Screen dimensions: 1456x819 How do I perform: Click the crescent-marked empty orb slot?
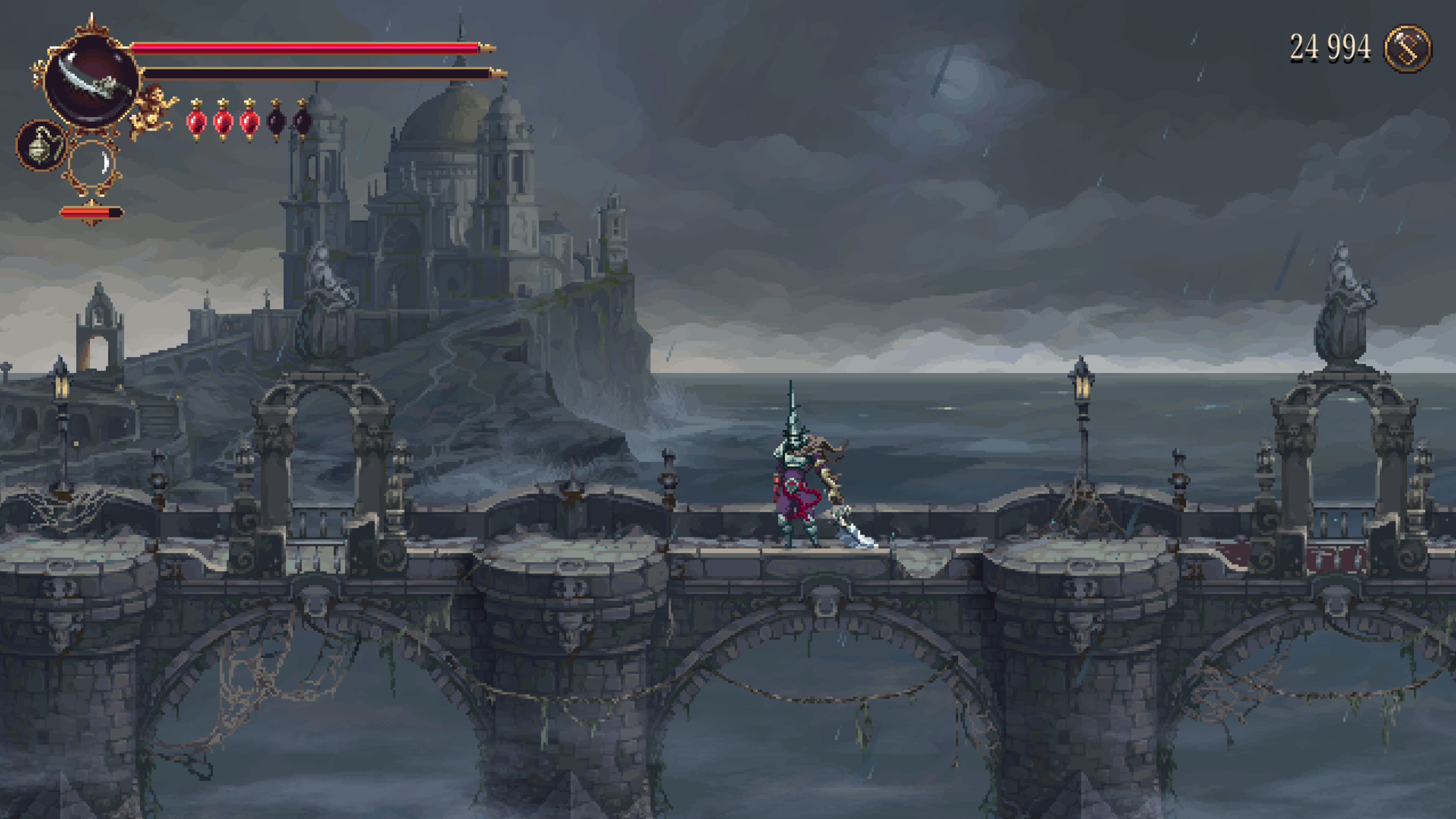(x=92, y=163)
